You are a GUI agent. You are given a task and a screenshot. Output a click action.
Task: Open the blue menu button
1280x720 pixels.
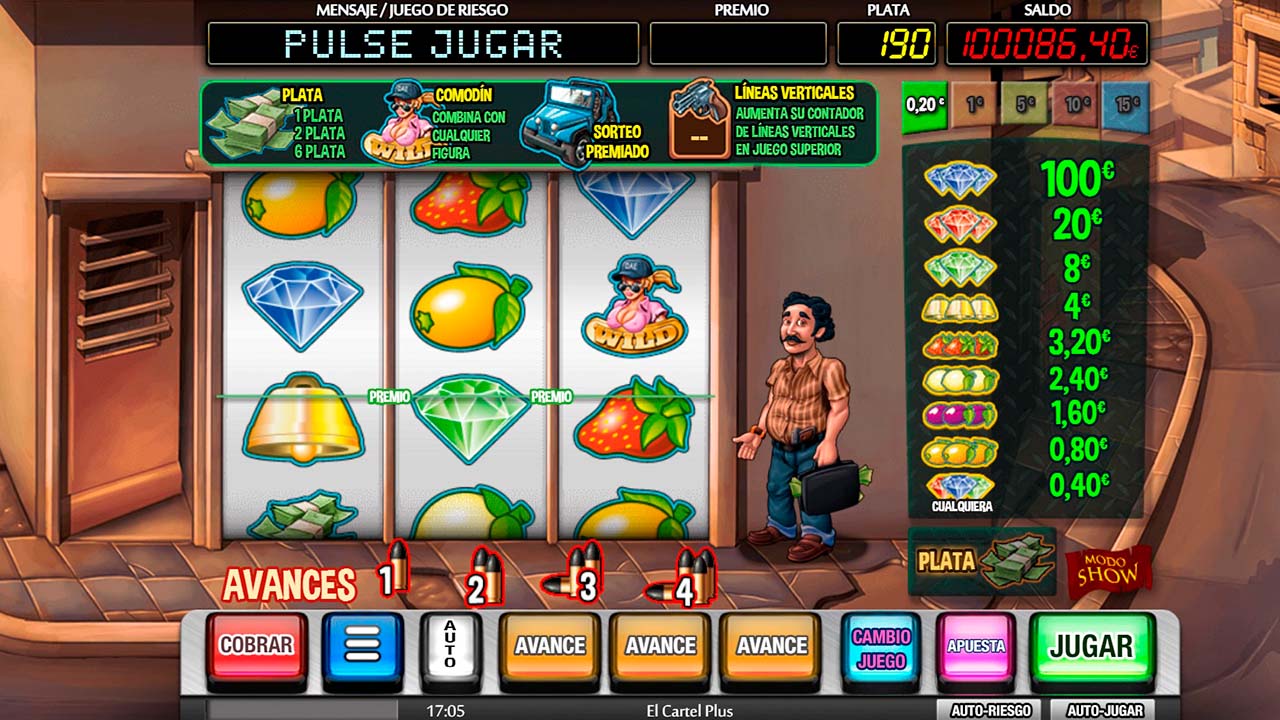click(x=362, y=646)
